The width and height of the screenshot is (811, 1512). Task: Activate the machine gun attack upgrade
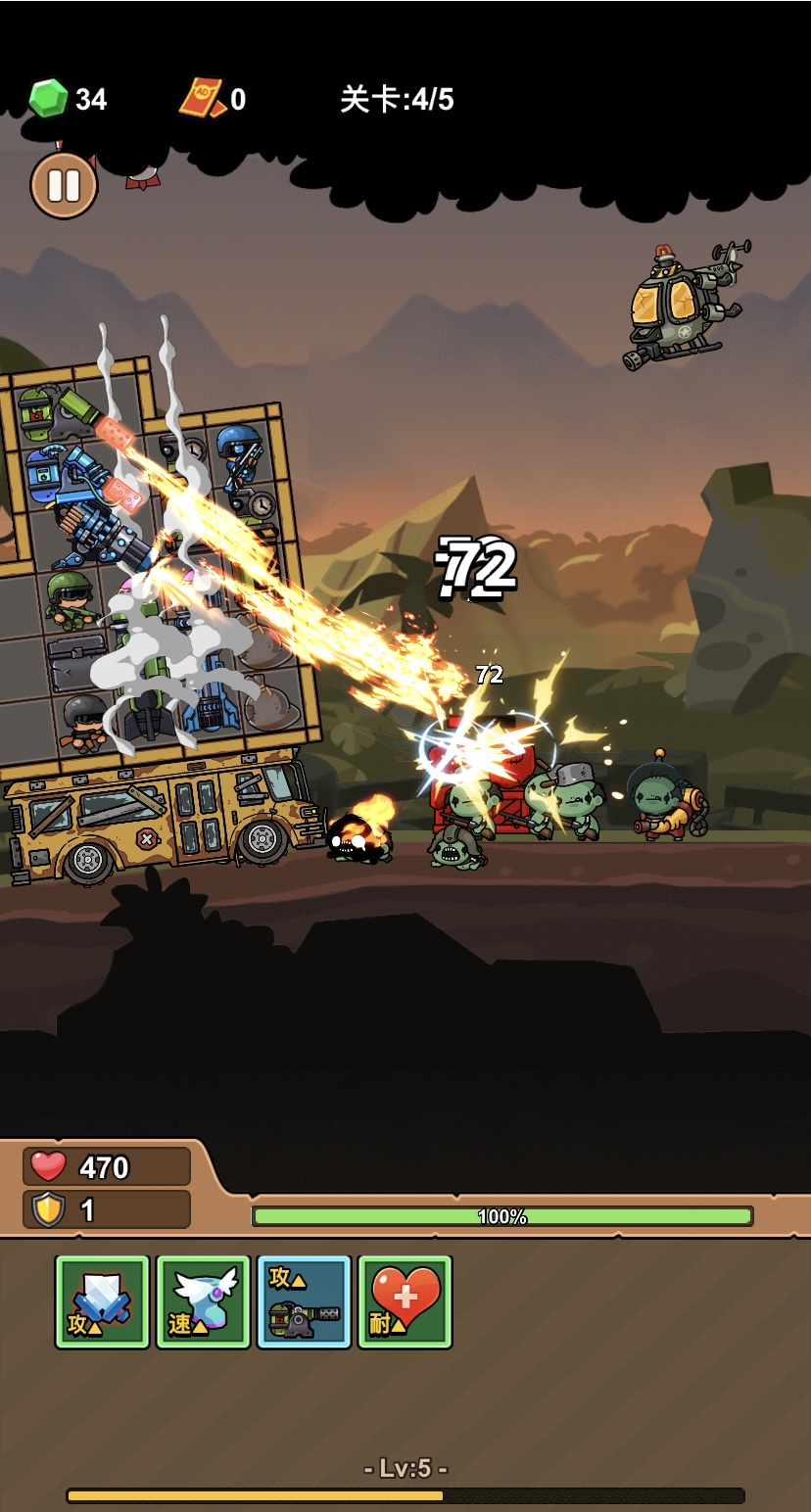point(304,1301)
